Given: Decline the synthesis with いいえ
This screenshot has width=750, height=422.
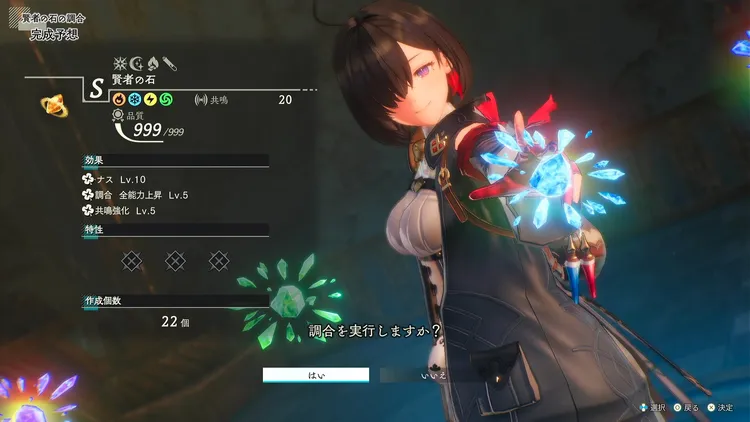Looking at the screenshot, I should (433, 375).
